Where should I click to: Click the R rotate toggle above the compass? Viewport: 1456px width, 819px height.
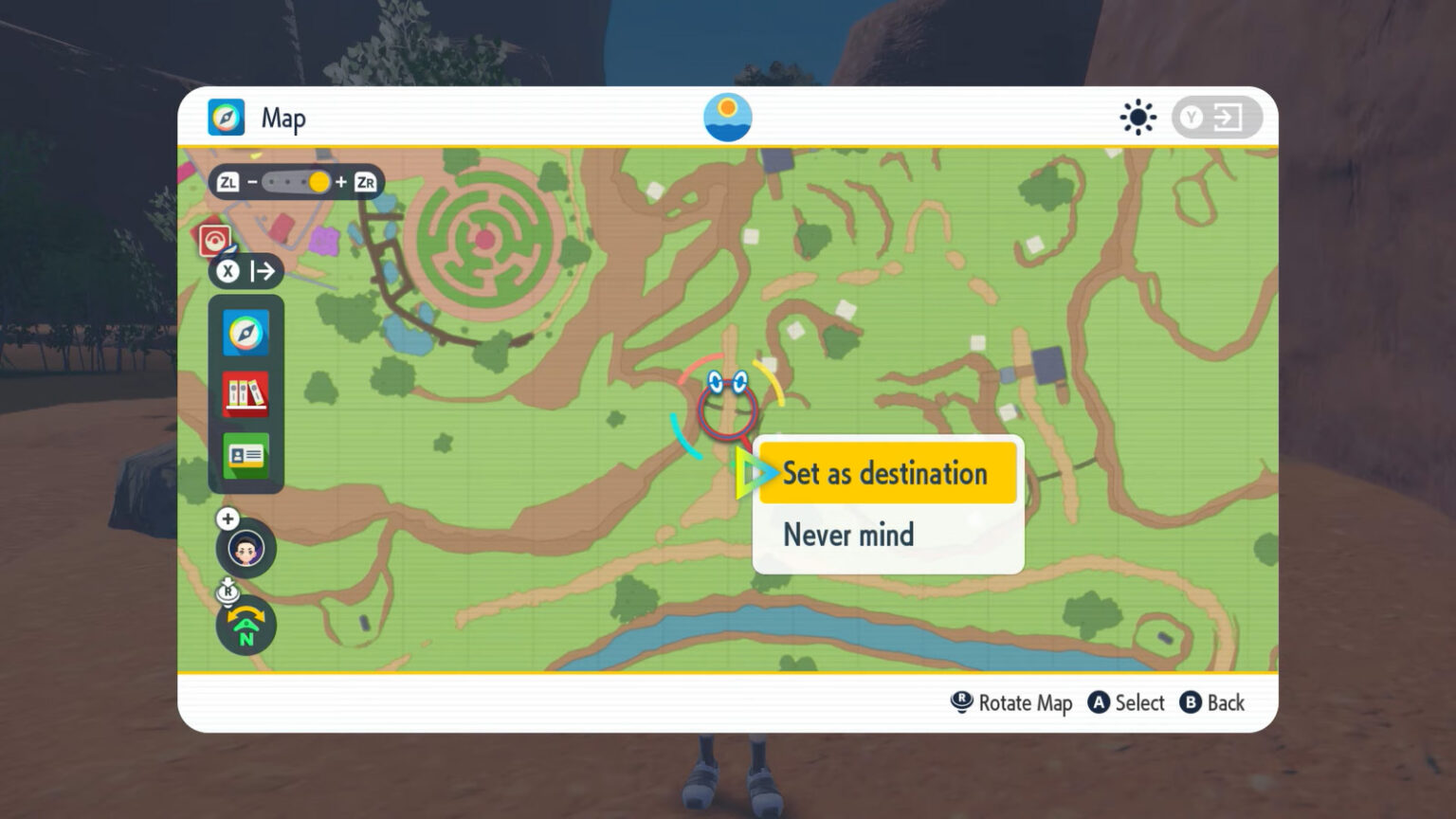click(227, 591)
